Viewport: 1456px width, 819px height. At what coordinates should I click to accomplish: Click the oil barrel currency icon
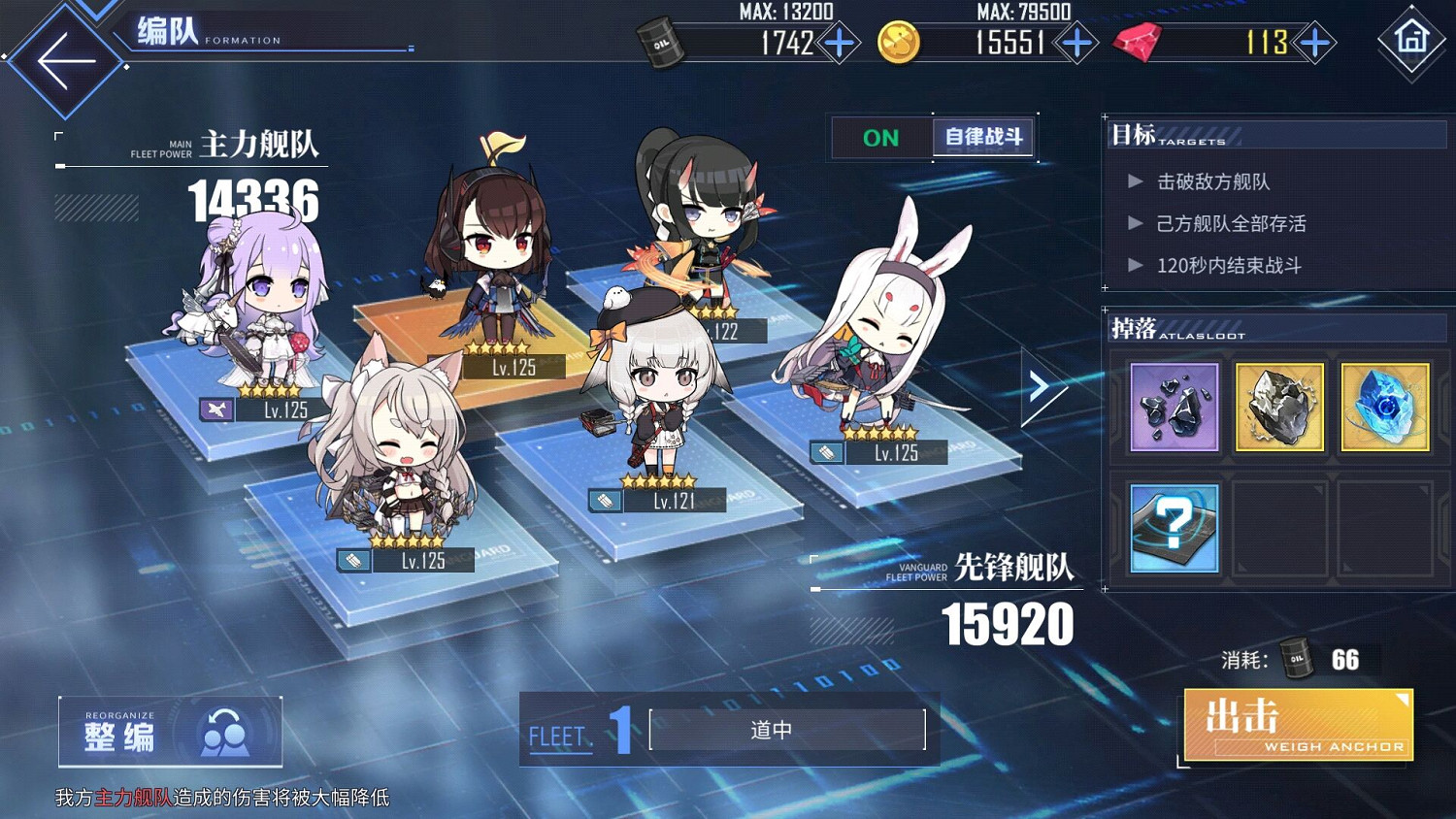coord(661,44)
